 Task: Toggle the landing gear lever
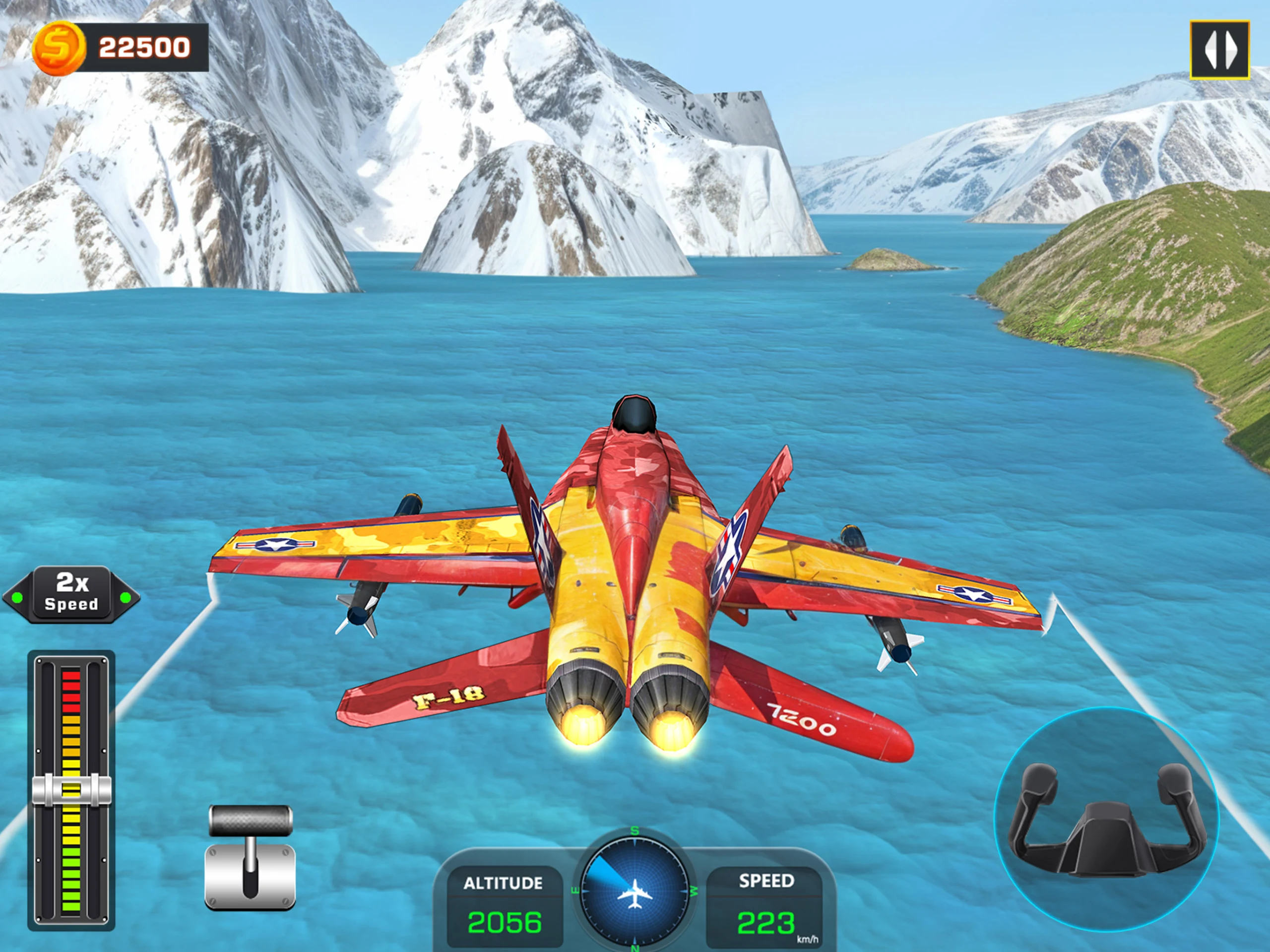click(x=250, y=857)
